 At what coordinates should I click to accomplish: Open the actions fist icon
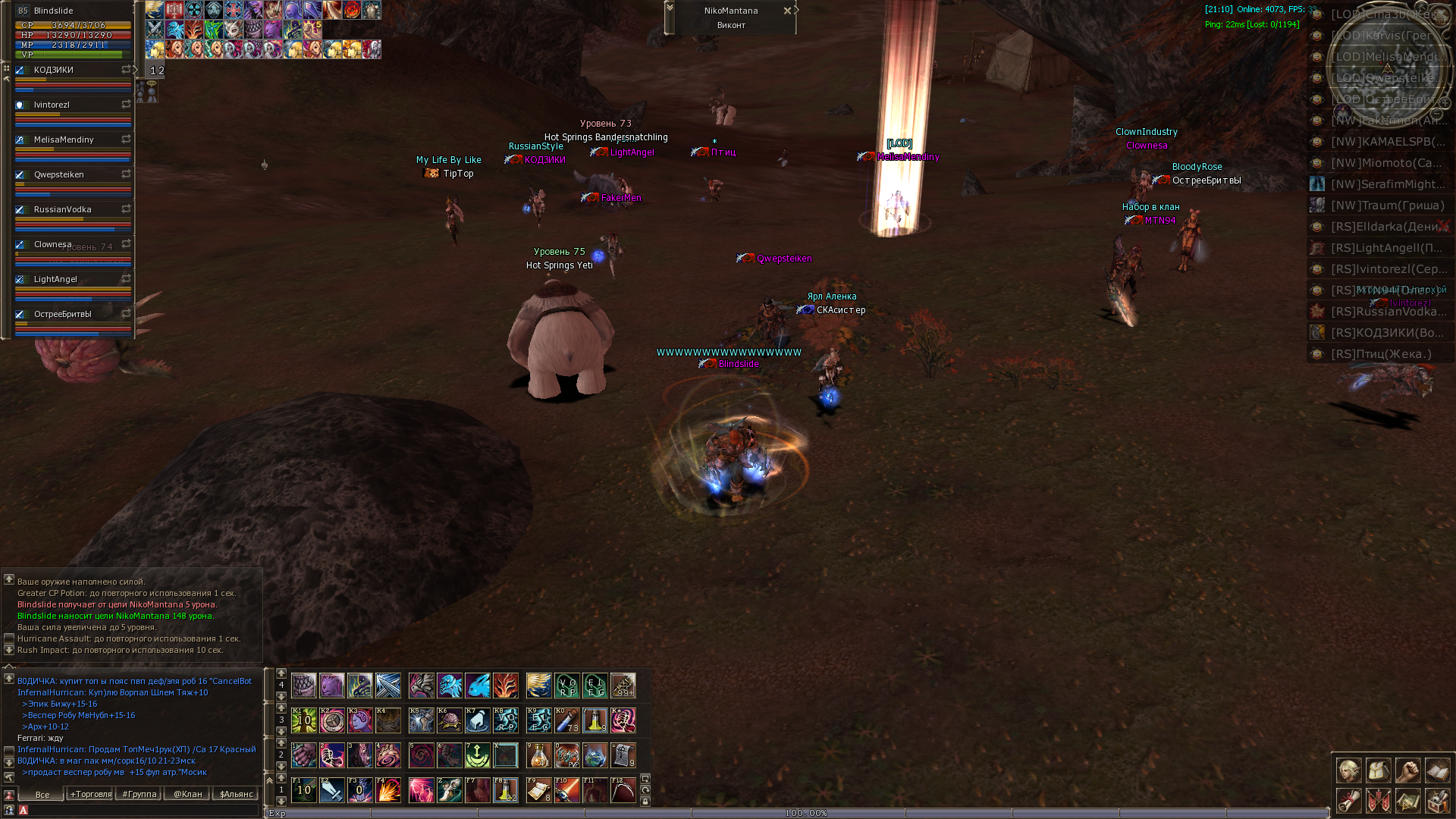1407,770
